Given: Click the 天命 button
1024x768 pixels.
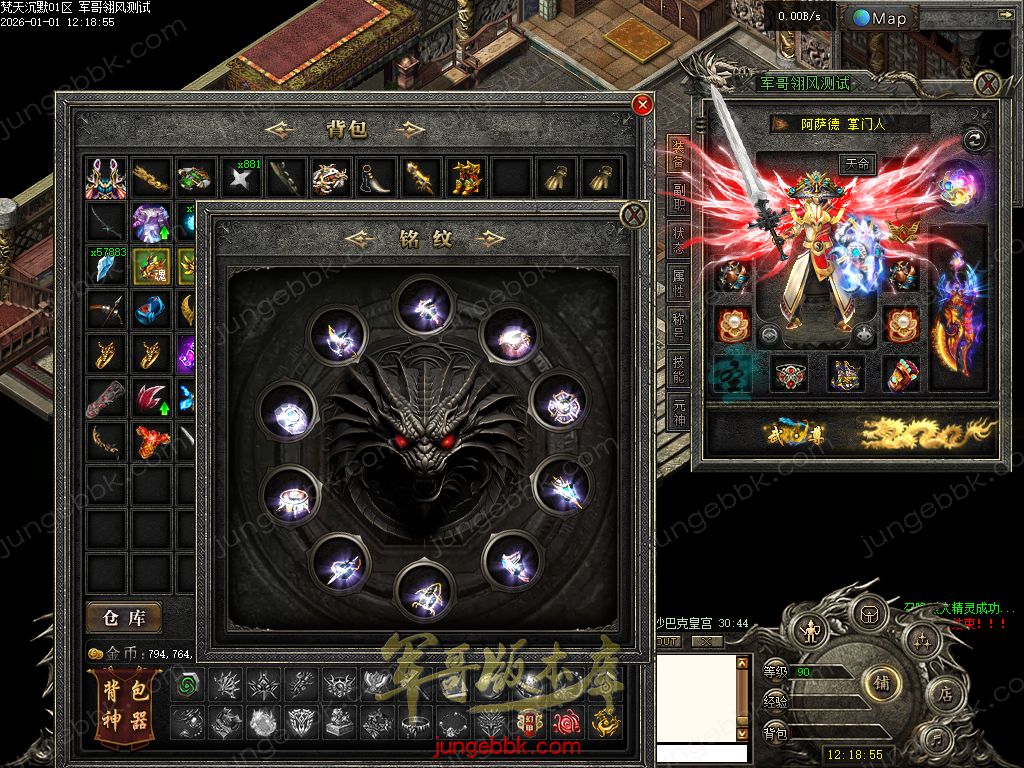Looking at the screenshot, I should pos(855,165).
